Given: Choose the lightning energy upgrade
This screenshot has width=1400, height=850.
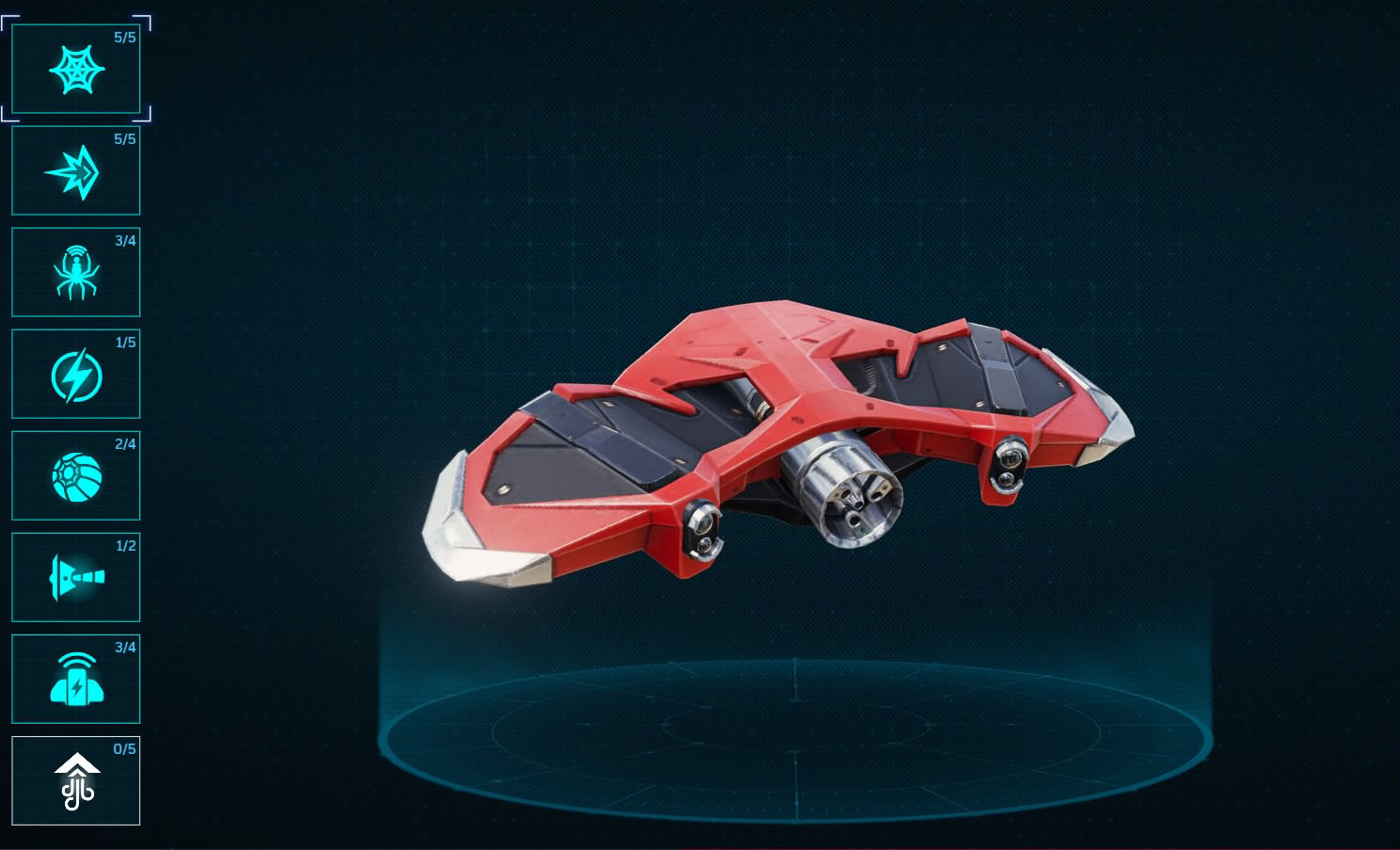Looking at the screenshot, I should [75, 374].
